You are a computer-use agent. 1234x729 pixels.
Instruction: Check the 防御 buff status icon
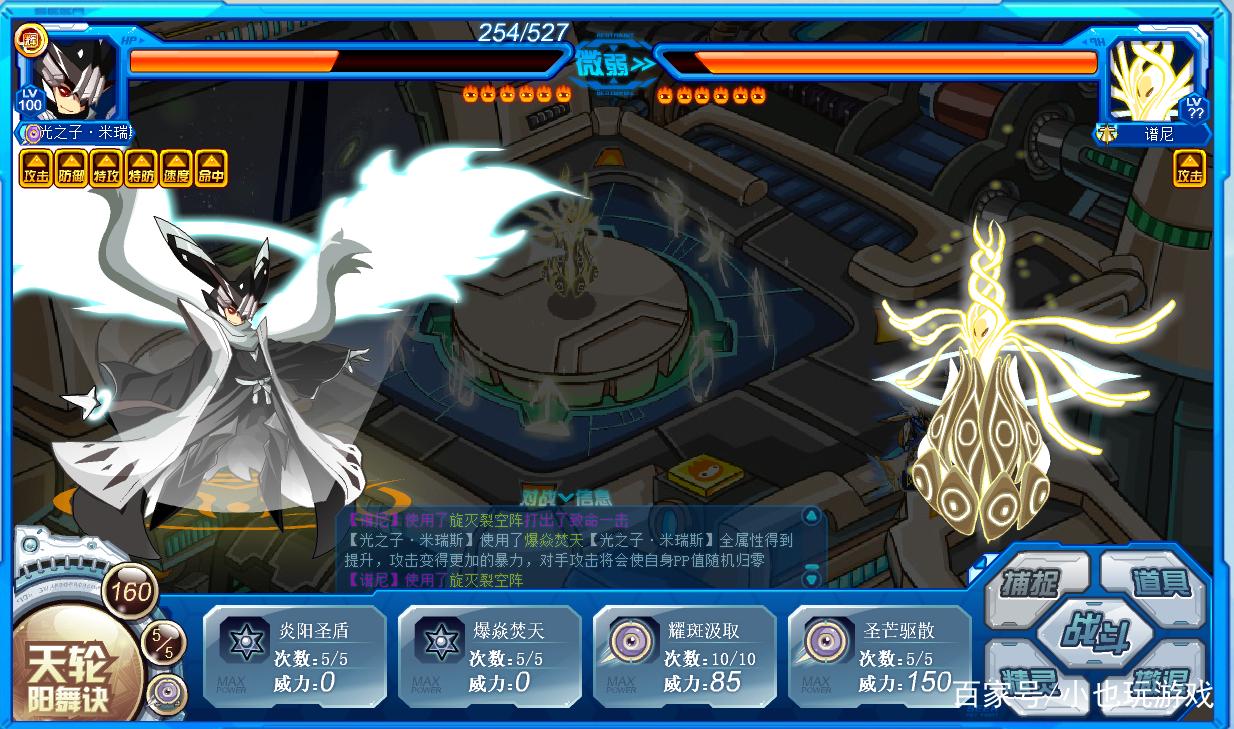(71, 168)
